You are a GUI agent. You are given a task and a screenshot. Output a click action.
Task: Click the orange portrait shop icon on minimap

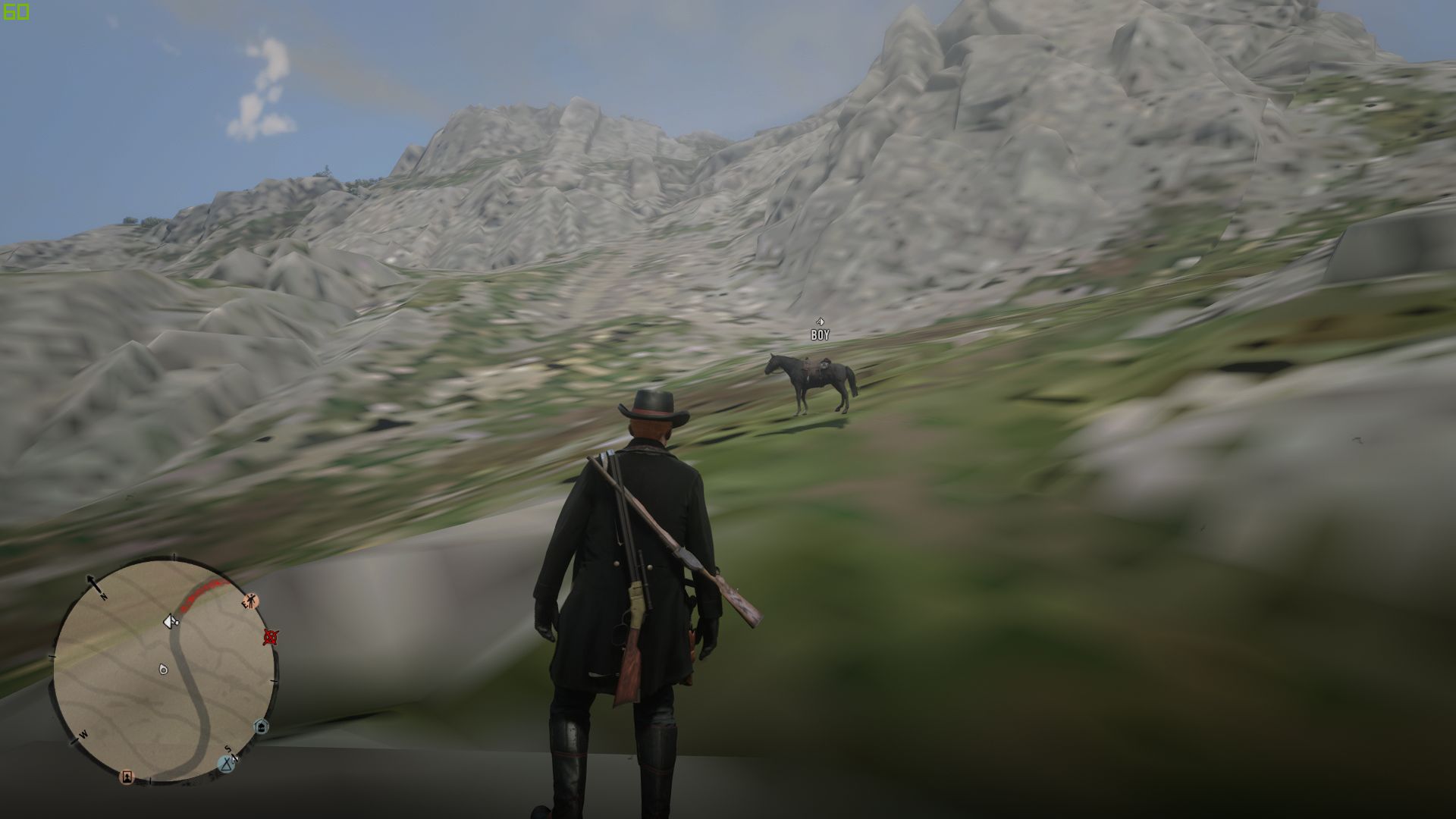coord(127,777)
